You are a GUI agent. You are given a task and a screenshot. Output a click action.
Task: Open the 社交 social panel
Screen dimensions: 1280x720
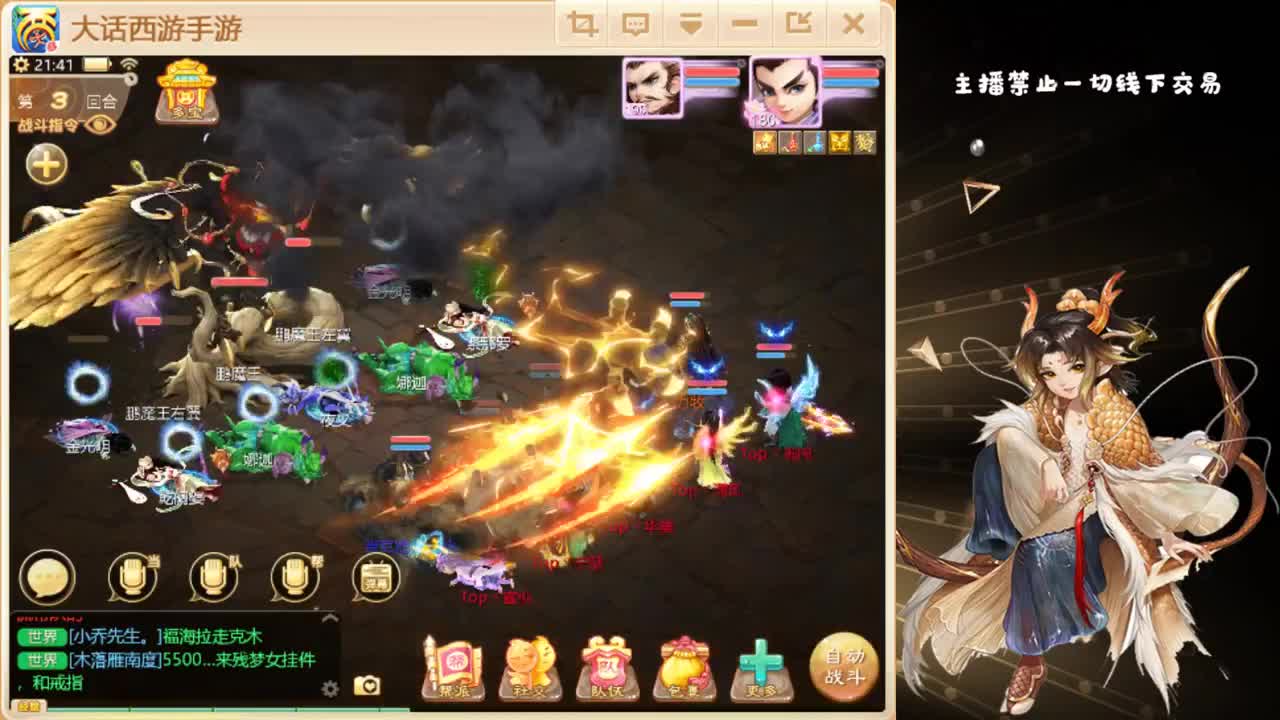point(530,663)
